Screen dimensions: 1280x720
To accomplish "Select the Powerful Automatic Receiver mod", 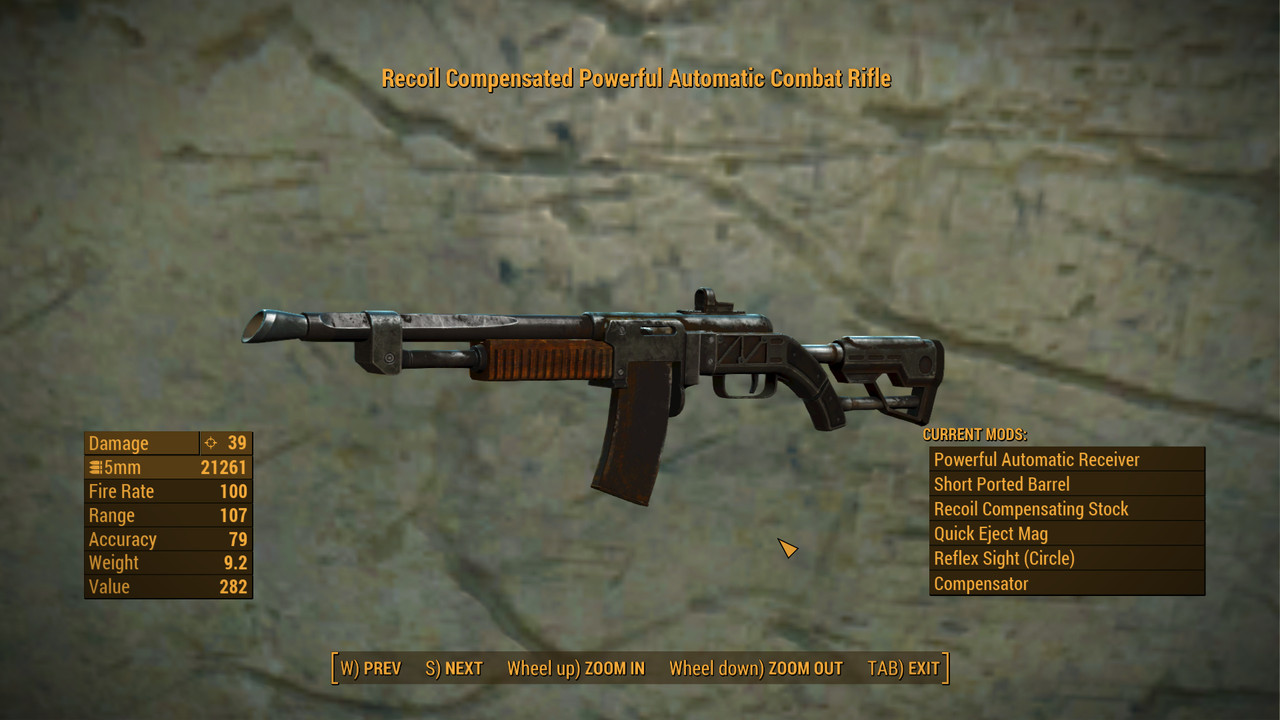I will click(x=1066, y=460).
